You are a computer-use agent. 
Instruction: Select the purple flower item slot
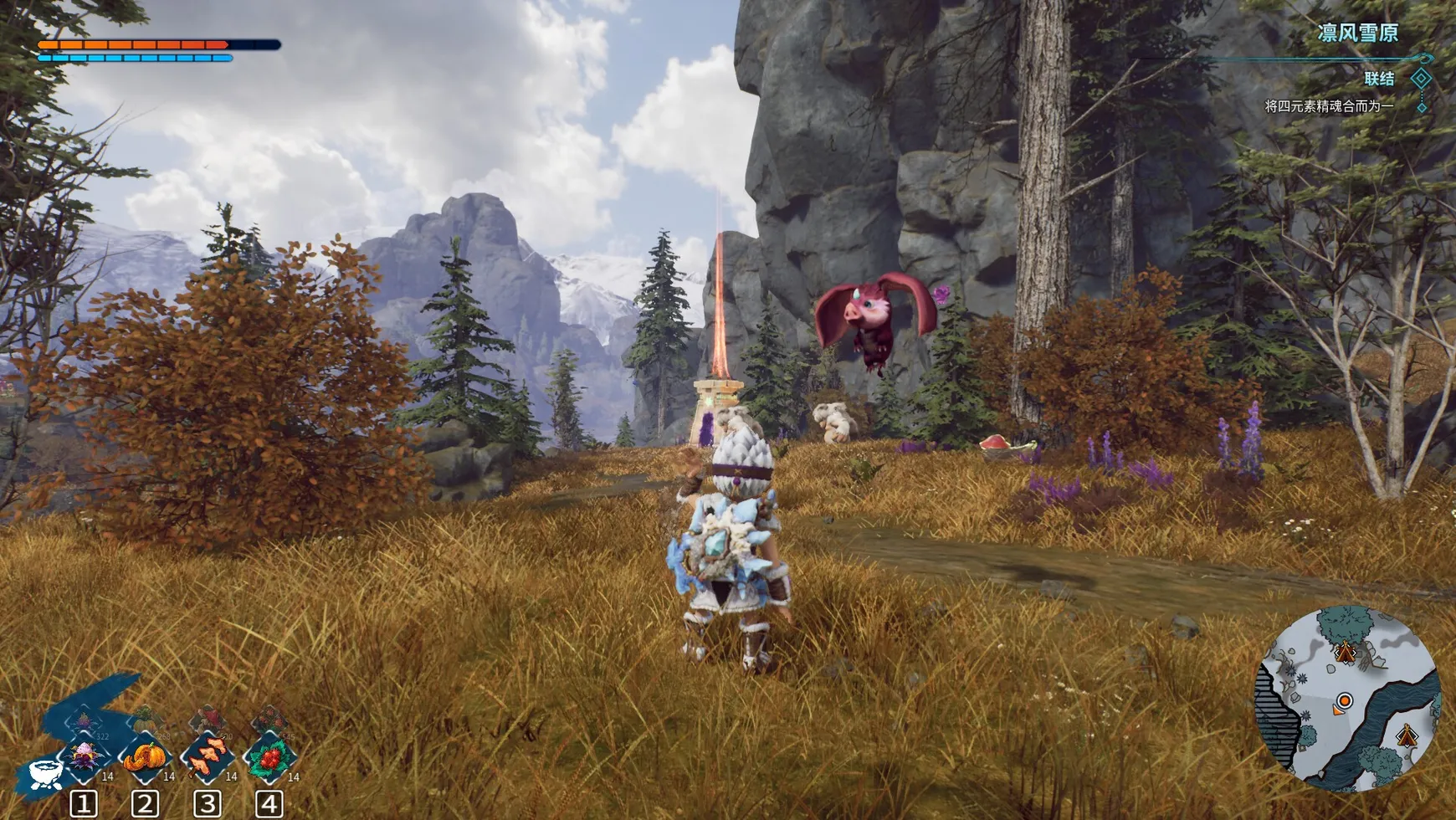pyautogui.click(x=85, y=758)
